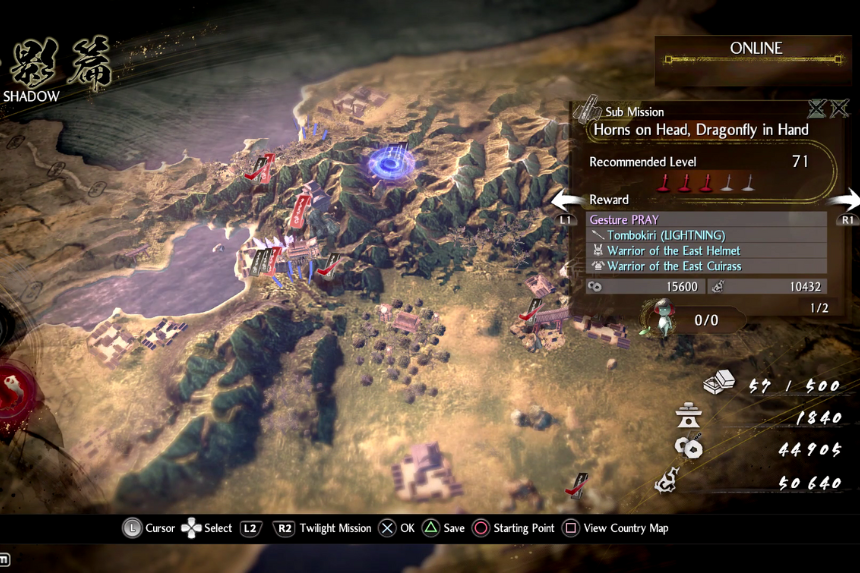Select the Gesture PRAY reward row

pyautogui.click(x=706, y=219)
